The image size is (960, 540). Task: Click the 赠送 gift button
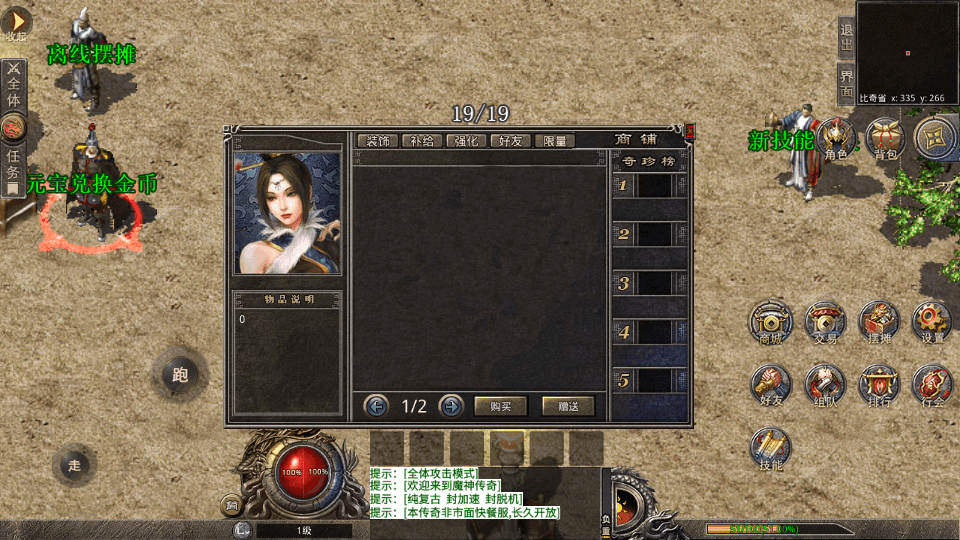point(568,406)
